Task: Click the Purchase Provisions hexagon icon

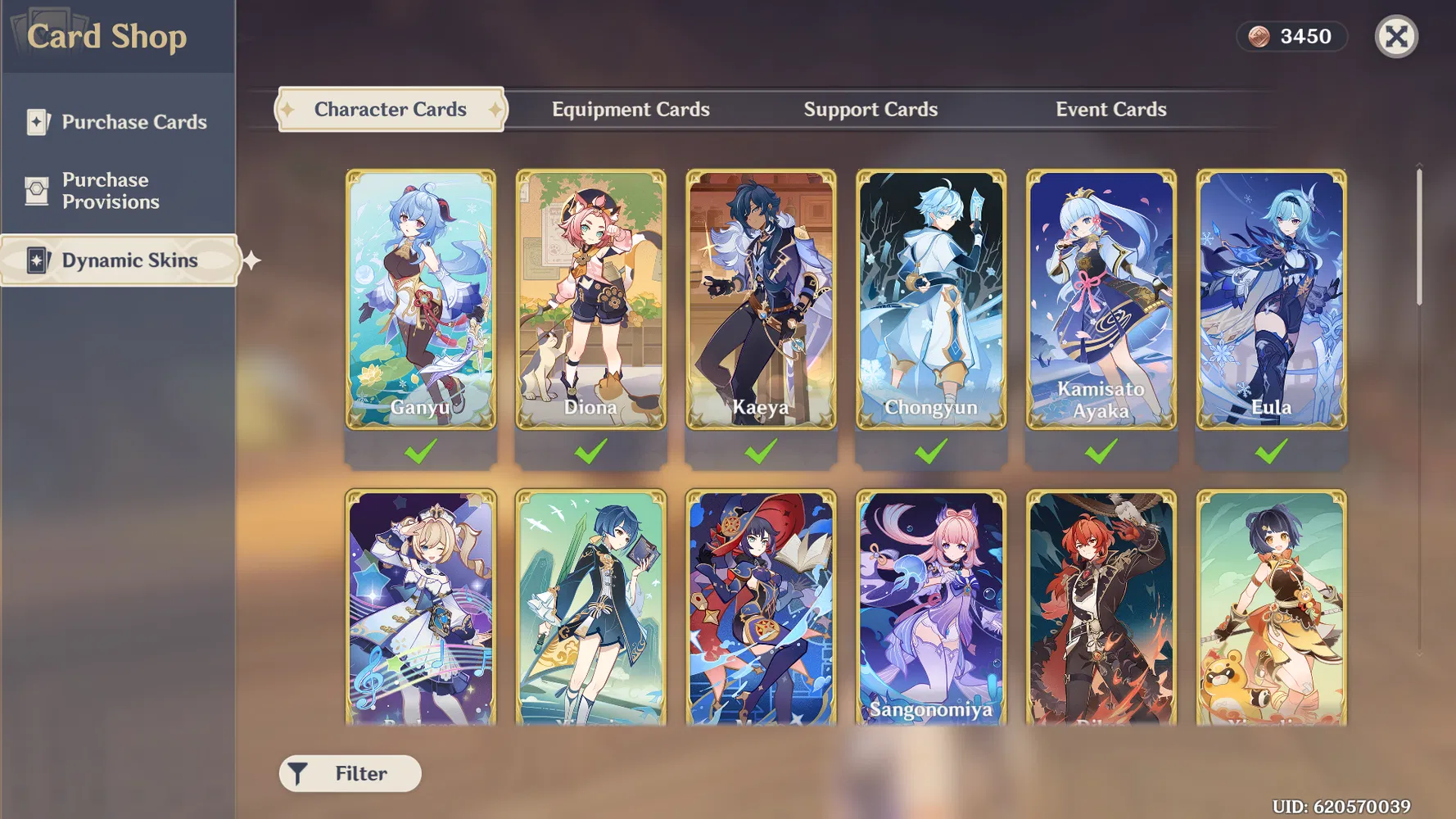Action: coord(37,190)
